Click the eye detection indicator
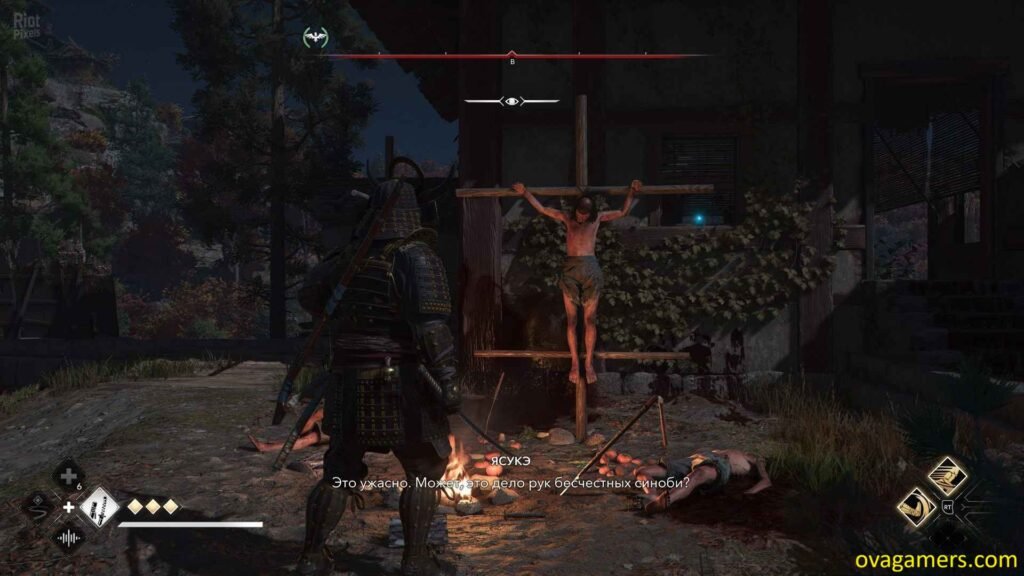 (511, 101)
